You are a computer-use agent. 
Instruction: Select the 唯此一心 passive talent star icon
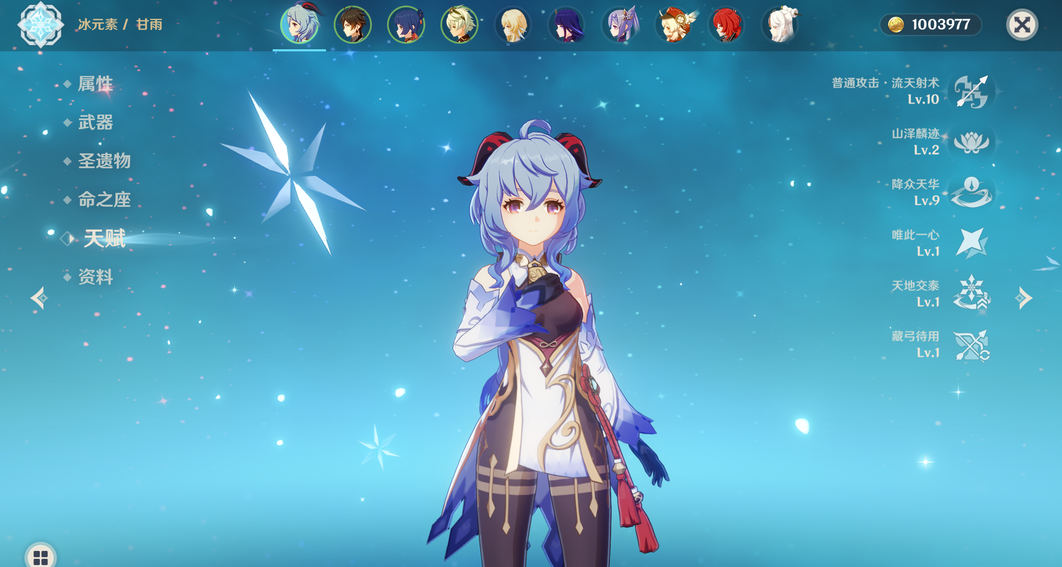click(x=970, y=243)
